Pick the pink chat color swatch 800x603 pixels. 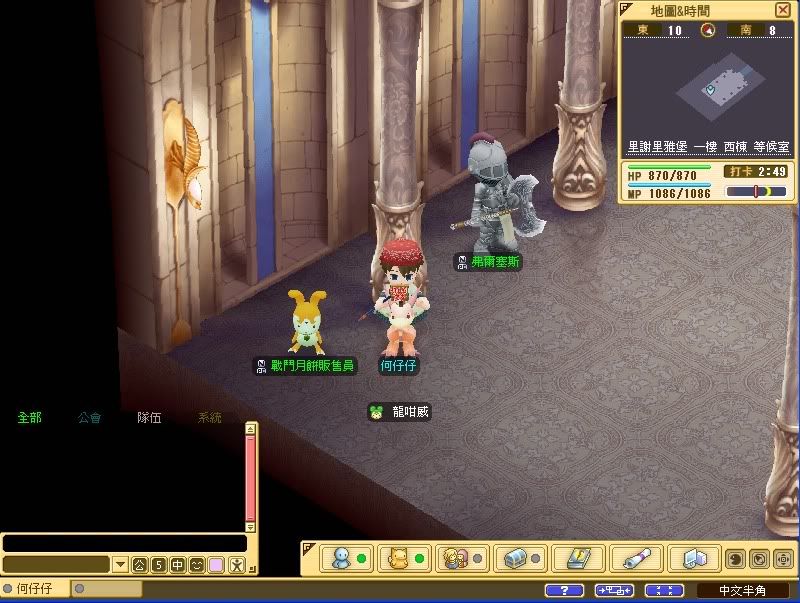(216, 565)
